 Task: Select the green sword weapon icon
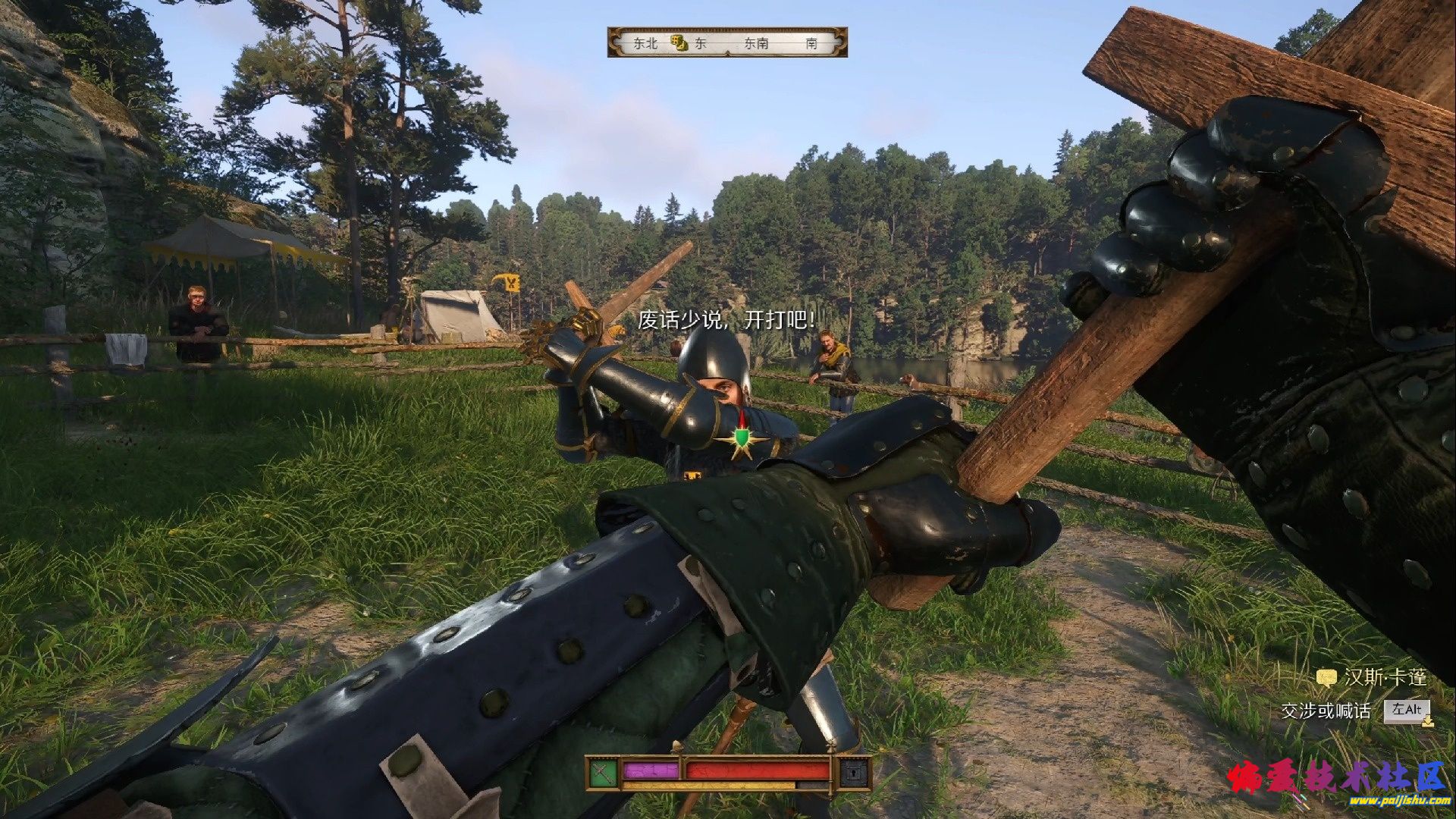pyautogui.click(x=602, y=772)
